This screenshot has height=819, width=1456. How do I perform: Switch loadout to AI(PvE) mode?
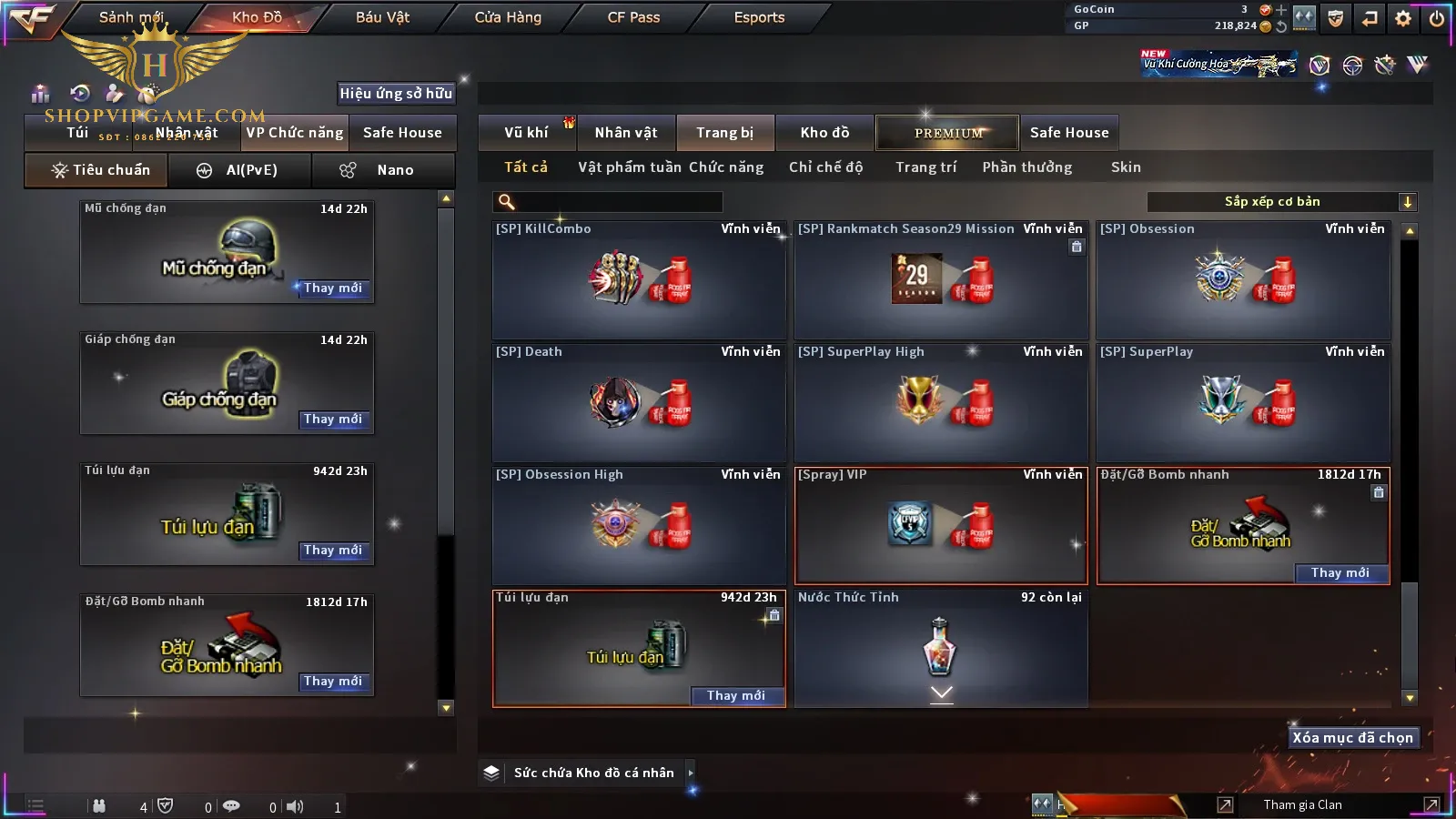[x=240, y=170]
